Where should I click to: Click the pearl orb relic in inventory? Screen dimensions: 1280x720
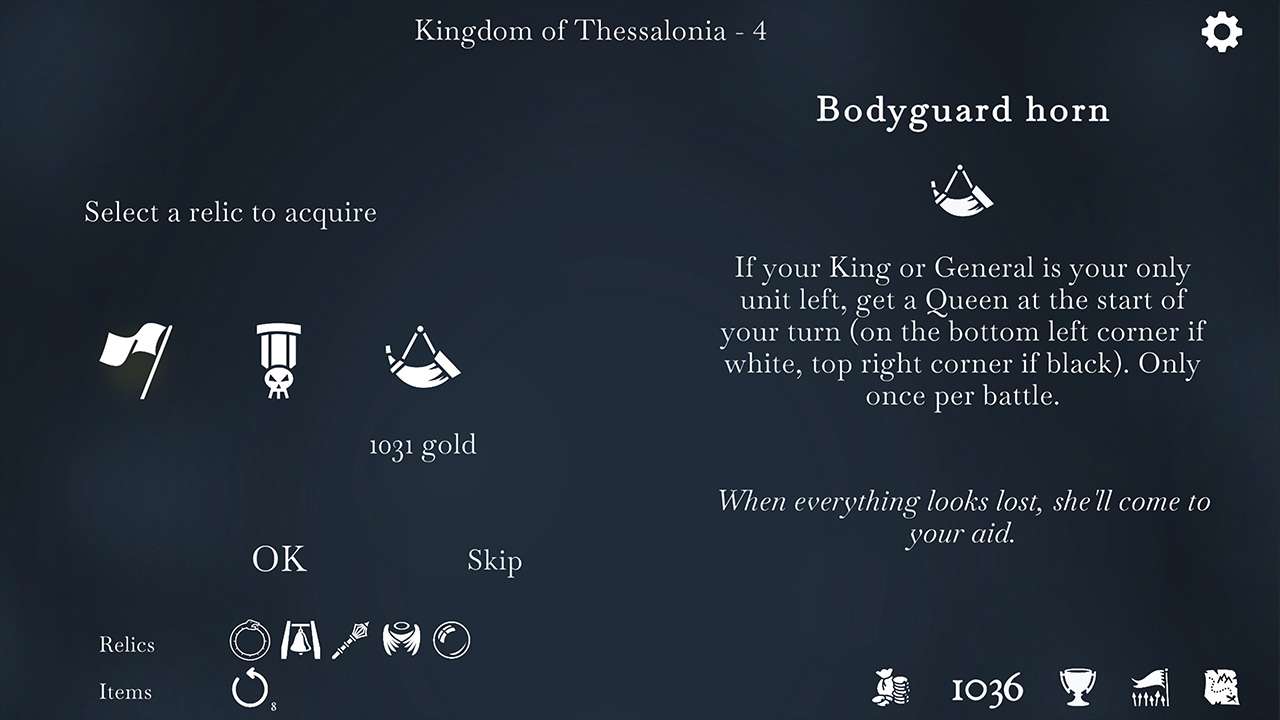point(449,640)
